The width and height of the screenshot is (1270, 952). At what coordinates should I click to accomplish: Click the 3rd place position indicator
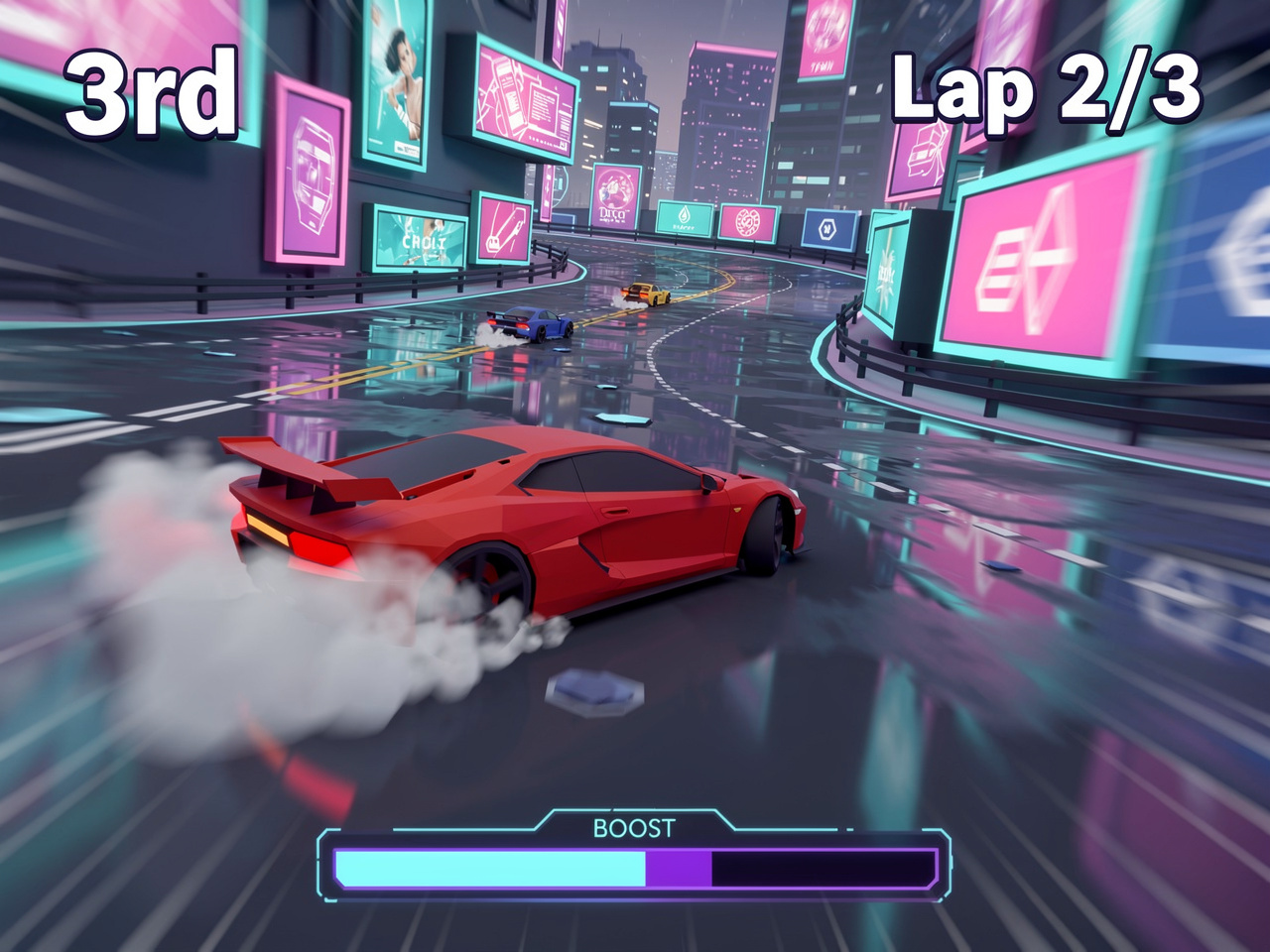point(149,94)
